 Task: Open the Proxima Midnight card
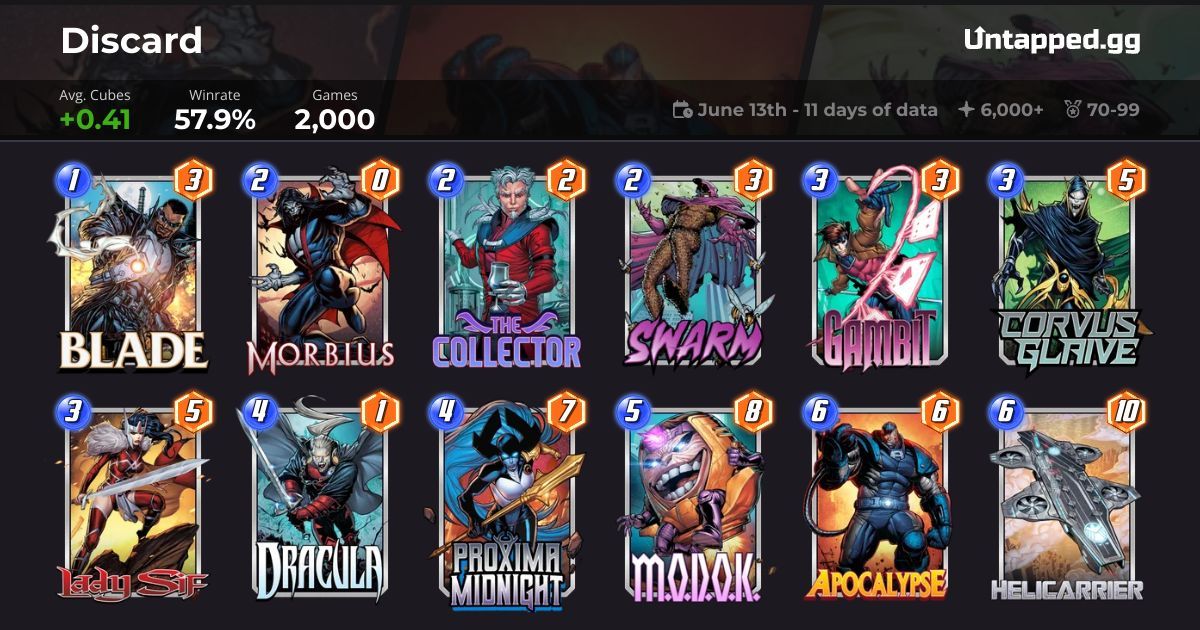click(507, 502)
